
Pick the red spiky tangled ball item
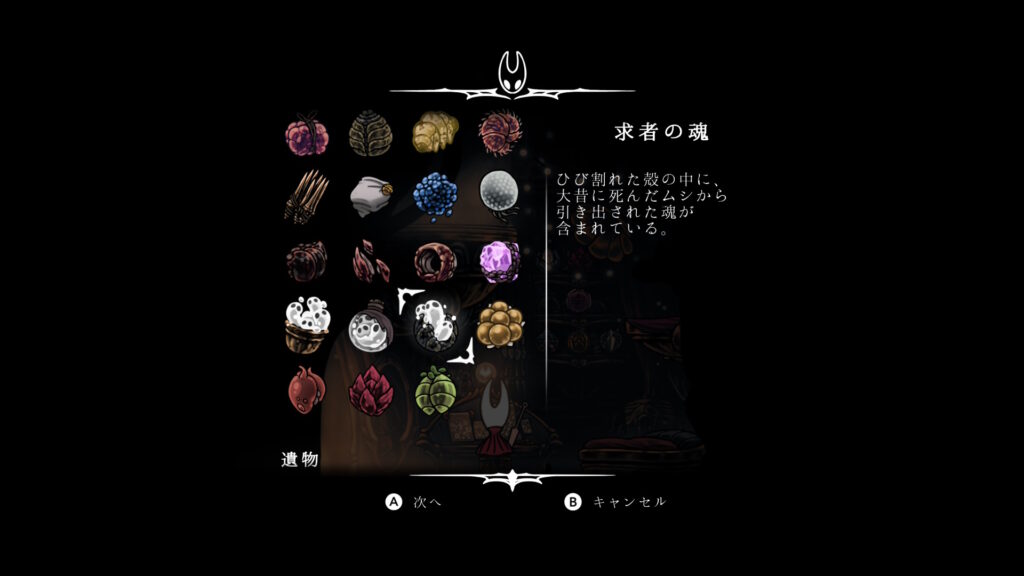498,131
